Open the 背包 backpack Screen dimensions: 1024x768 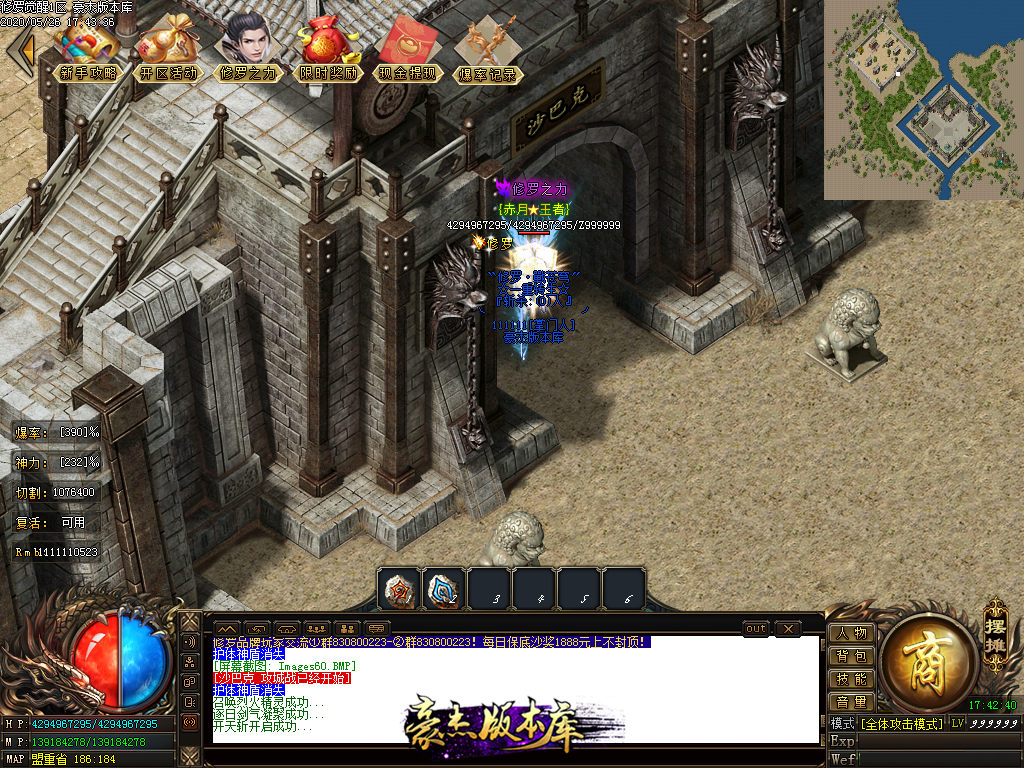[851, 656]
